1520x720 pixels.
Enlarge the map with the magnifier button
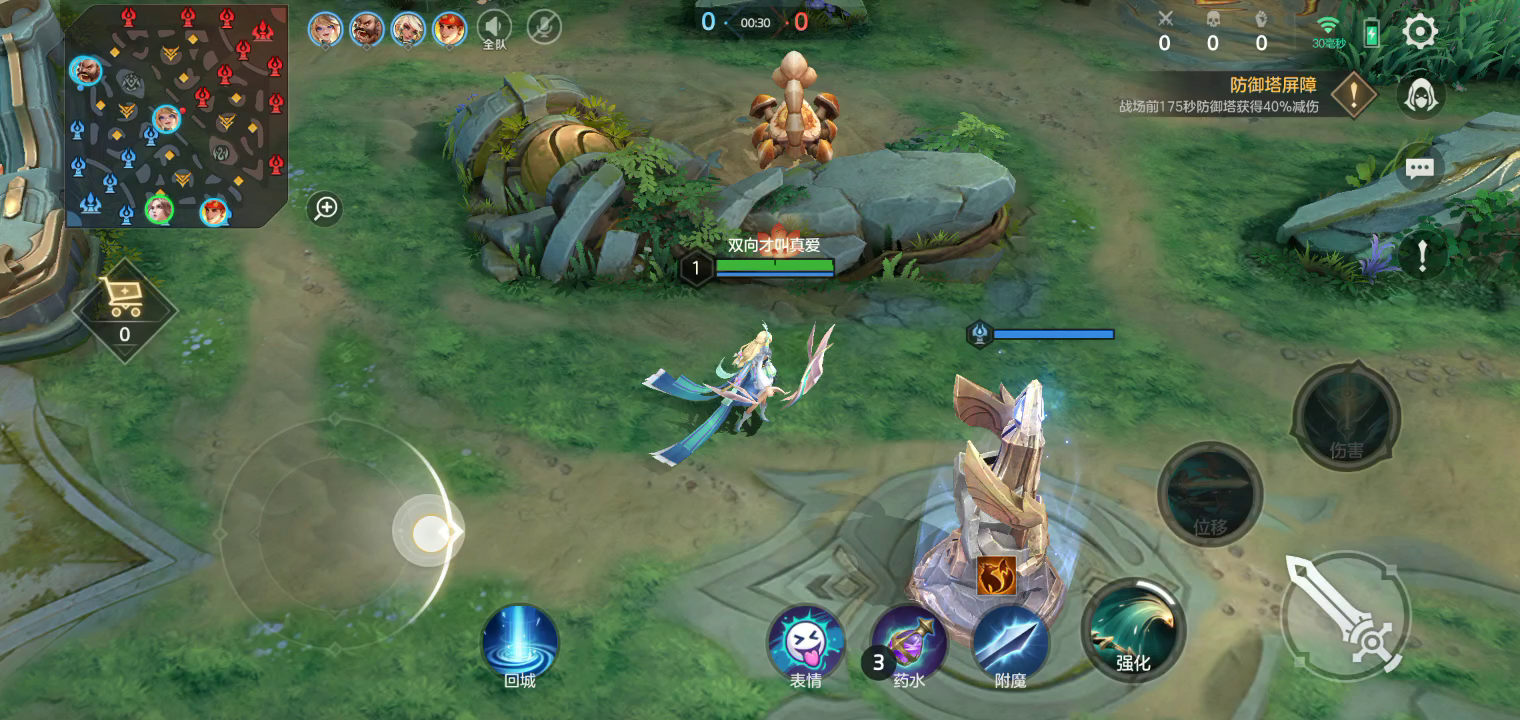326,208
